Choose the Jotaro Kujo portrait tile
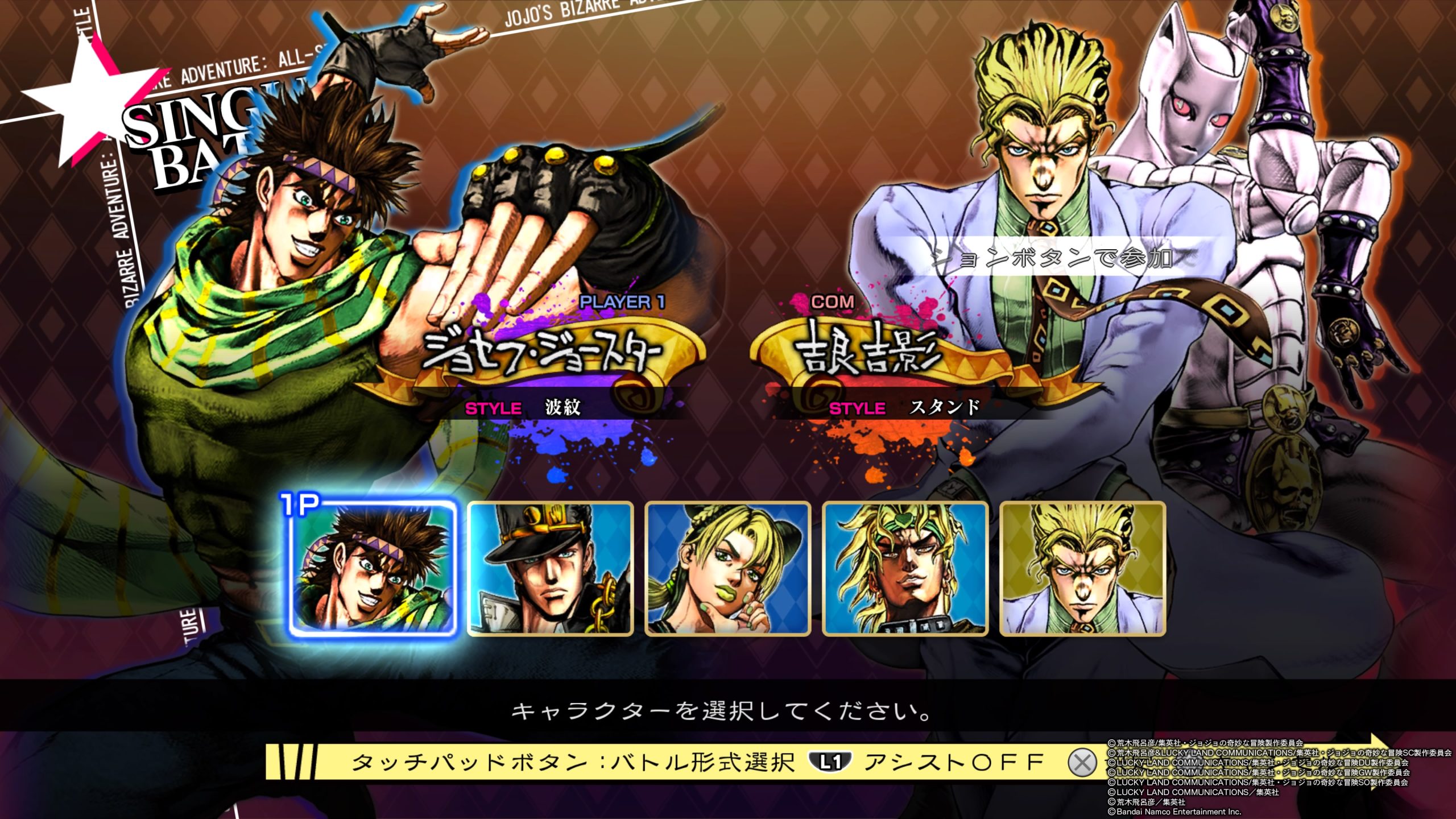Screen dimensions: 1456x819 (550, 569)
